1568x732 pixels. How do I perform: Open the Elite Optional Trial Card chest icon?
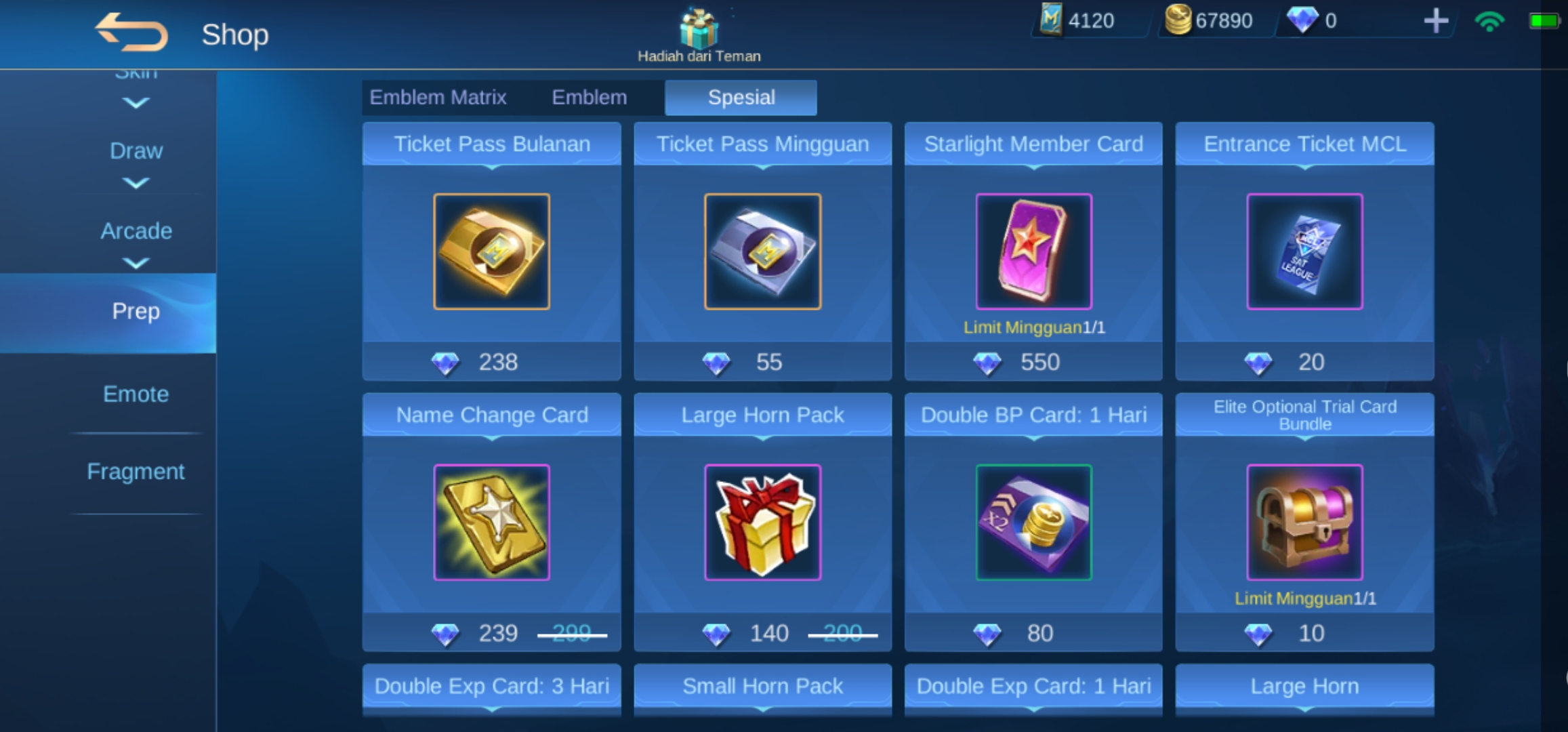click(1304, 522)
